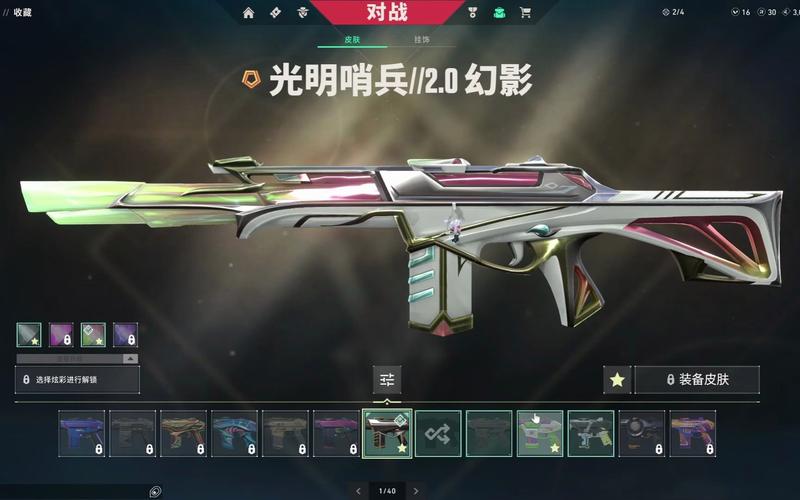Open the battle pass ticket icon
Viewport: 800px width, 500px height.
275,13
